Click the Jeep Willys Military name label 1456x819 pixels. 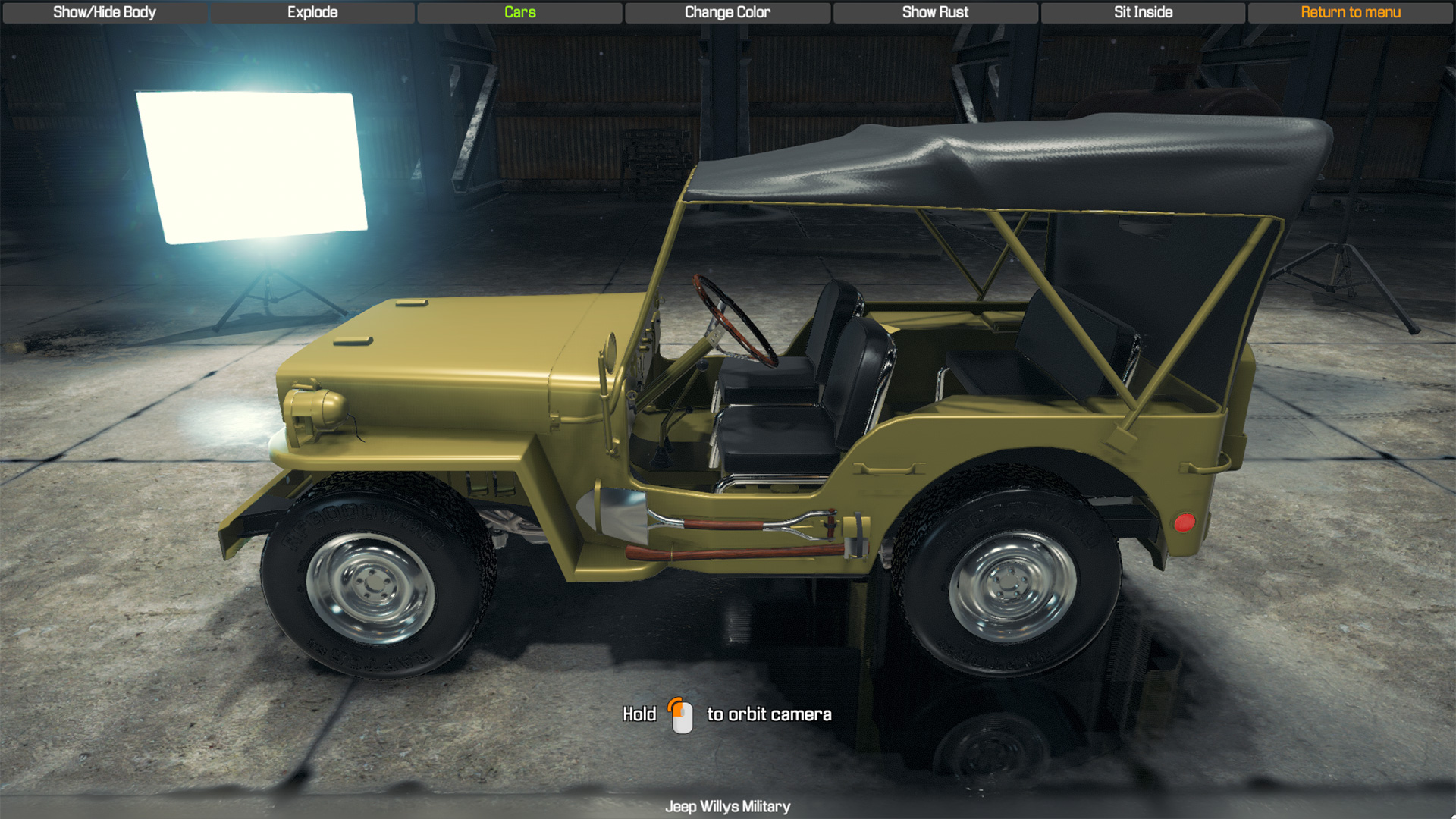coord(728,807)
